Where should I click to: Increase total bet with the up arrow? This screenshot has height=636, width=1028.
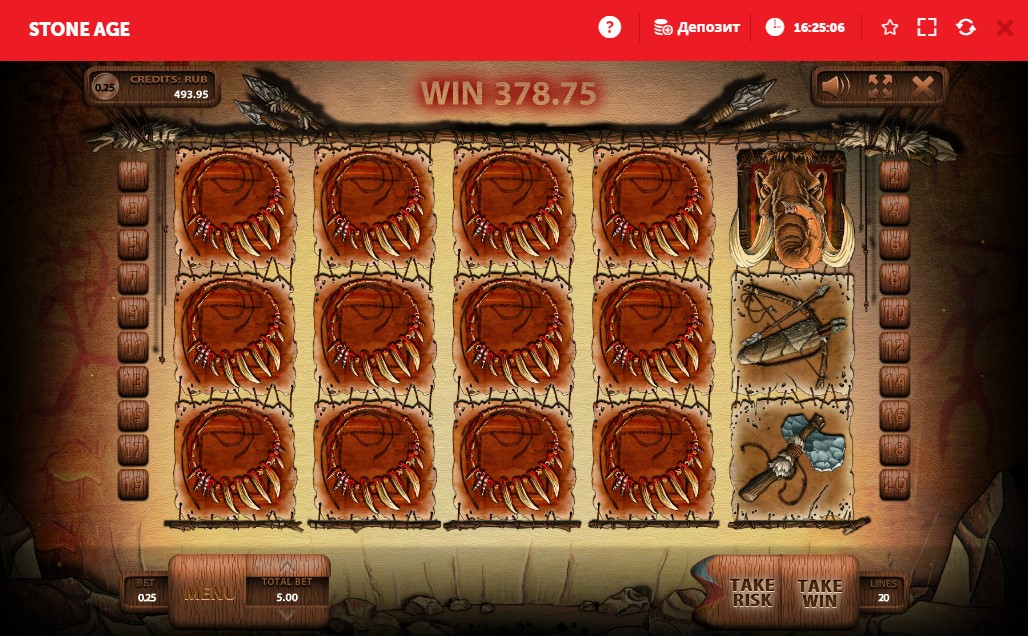[287, 565]
